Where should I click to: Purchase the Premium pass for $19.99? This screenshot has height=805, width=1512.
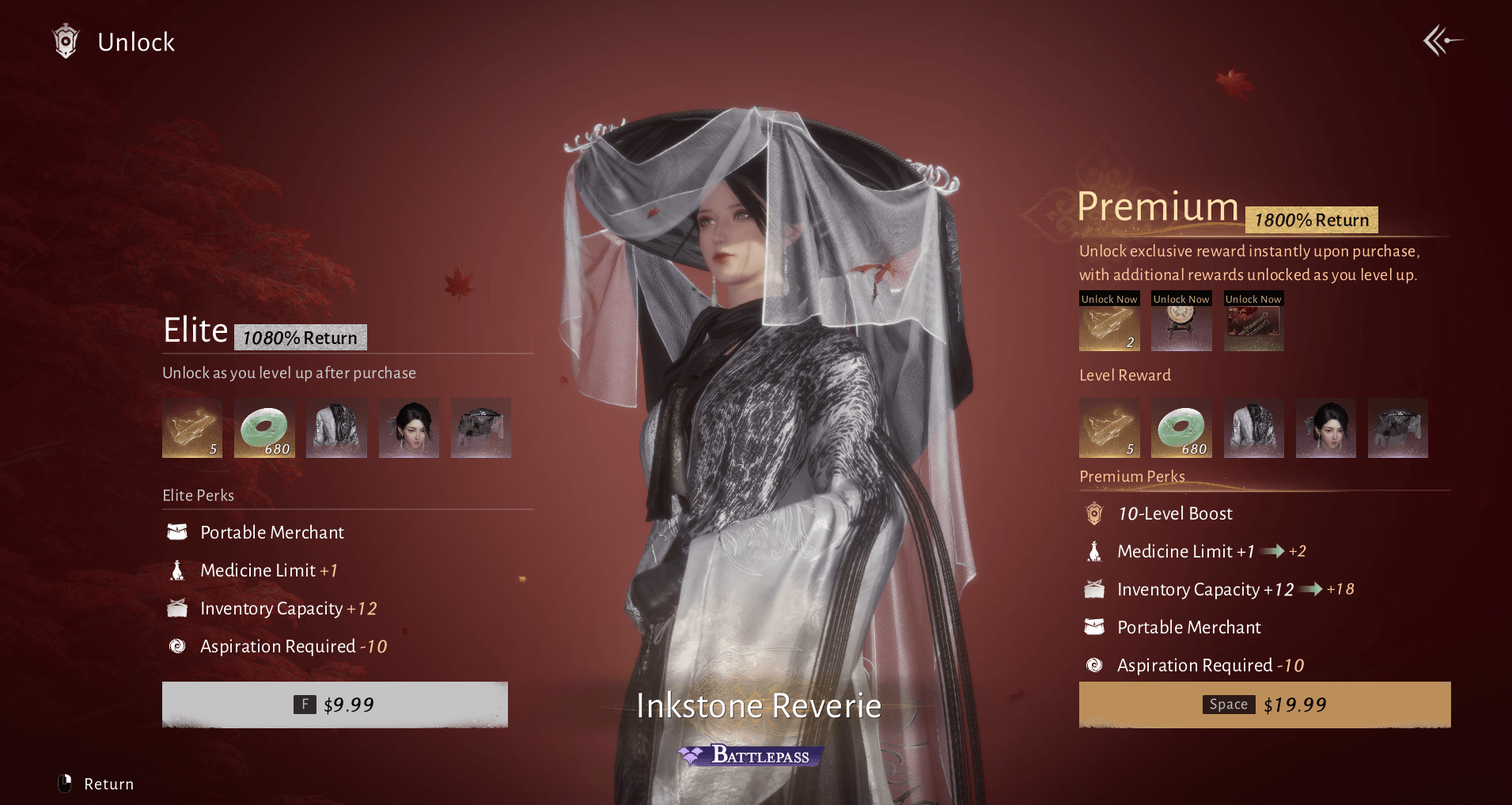click(1264, 704)
